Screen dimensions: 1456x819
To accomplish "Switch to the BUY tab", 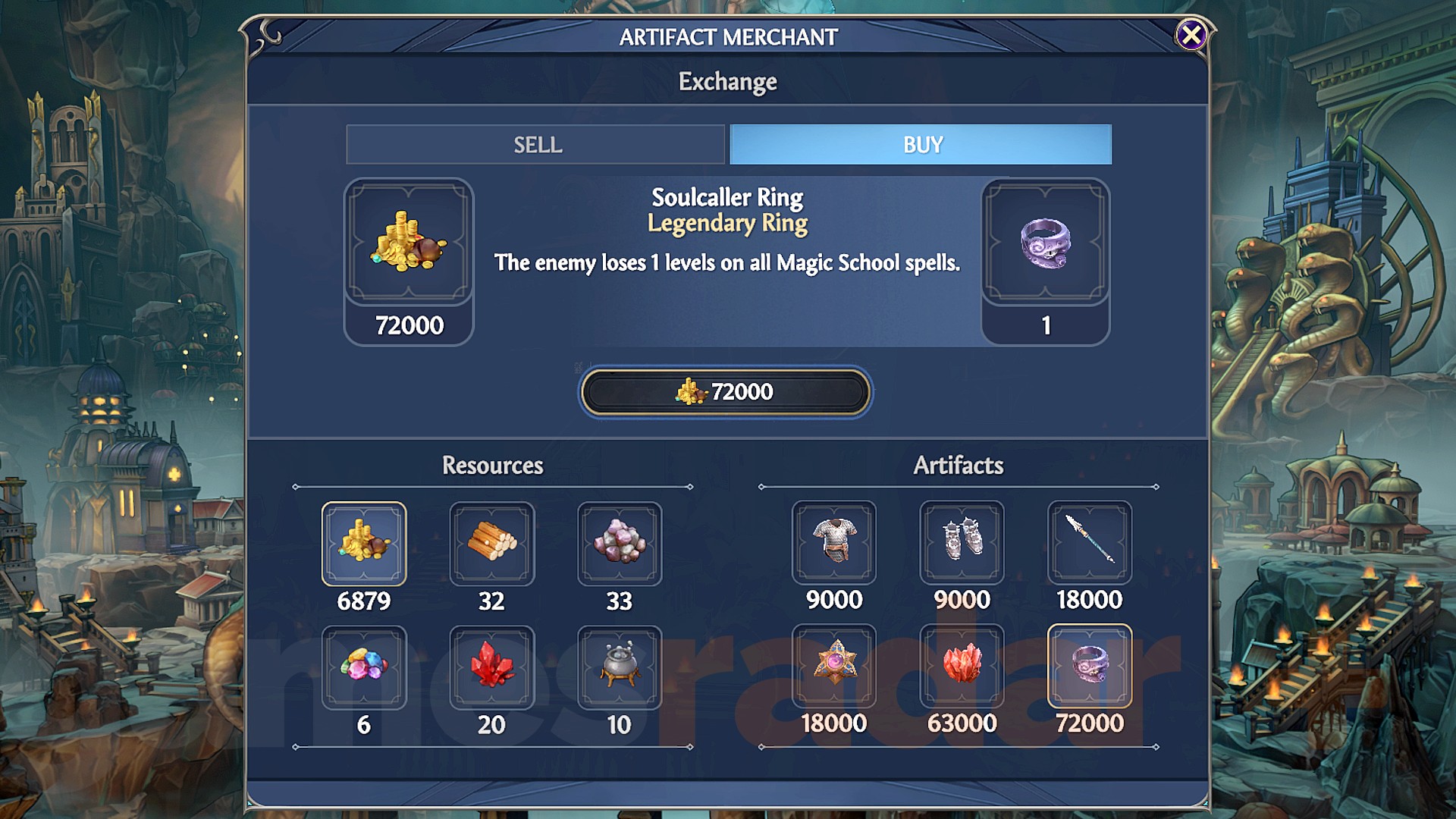I will (920, 144).
